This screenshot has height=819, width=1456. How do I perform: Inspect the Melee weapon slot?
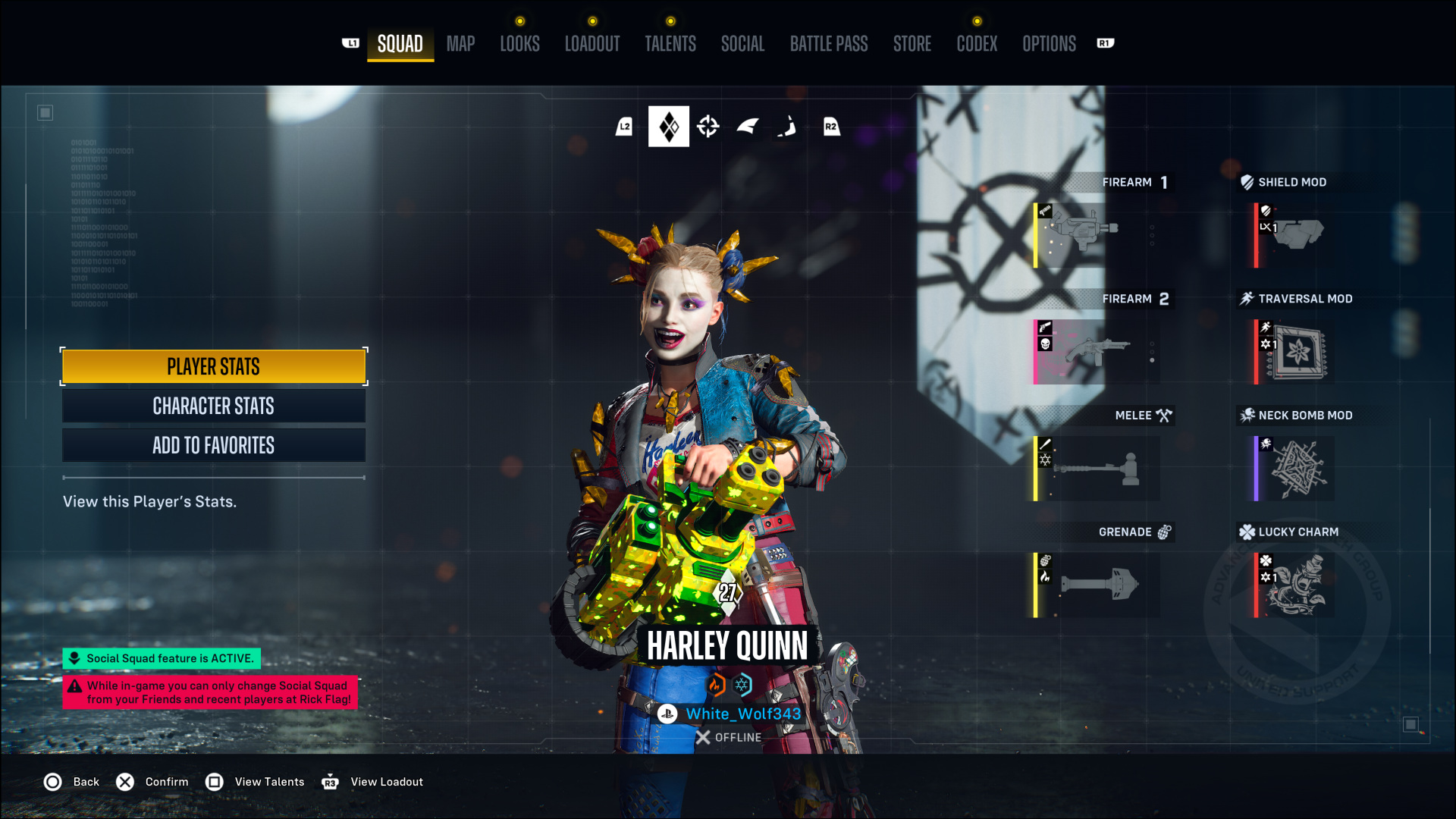coord(1096,469)
